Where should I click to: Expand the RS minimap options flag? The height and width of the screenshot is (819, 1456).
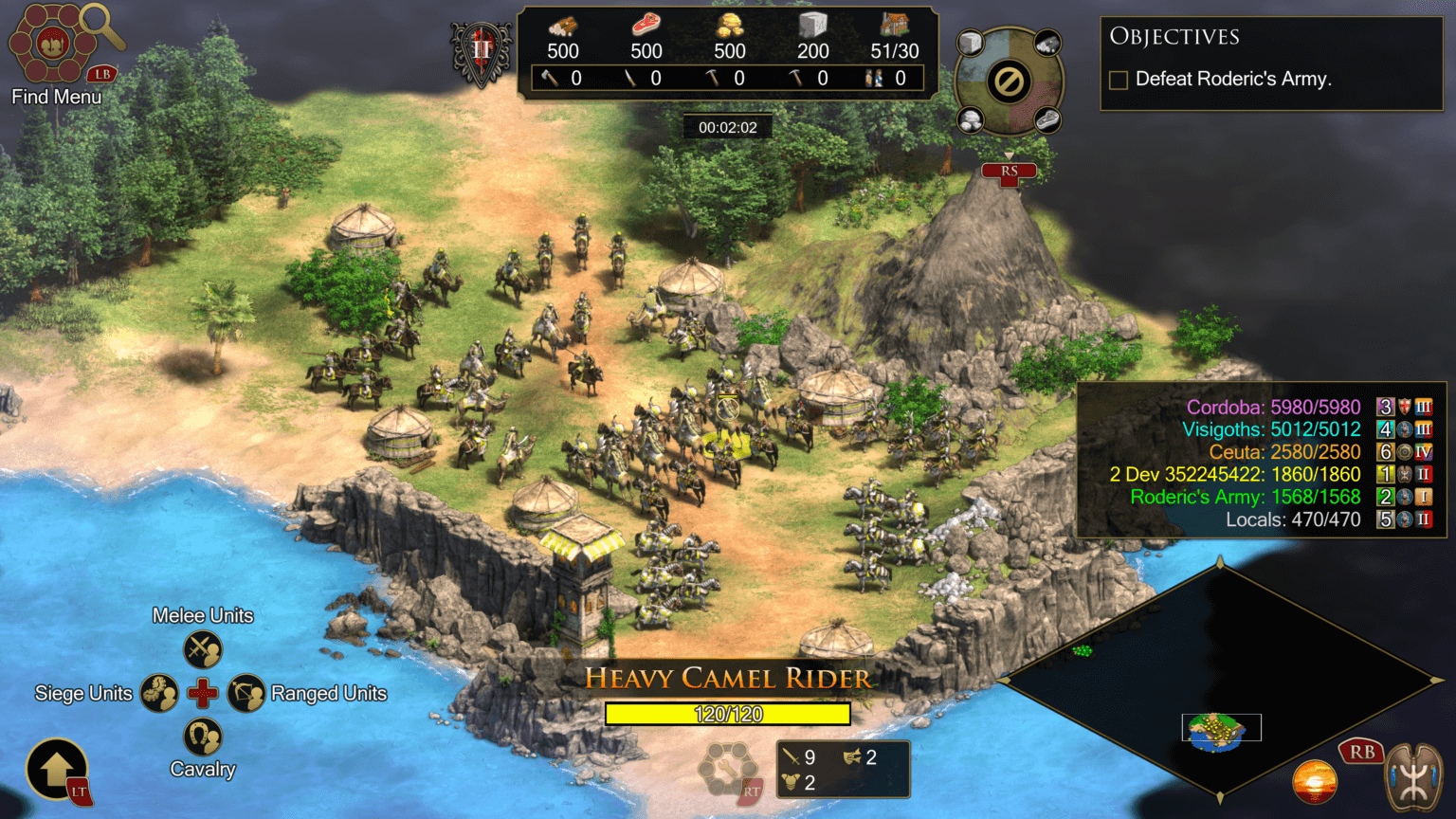pyautogui.click(x=1008, y=172)
